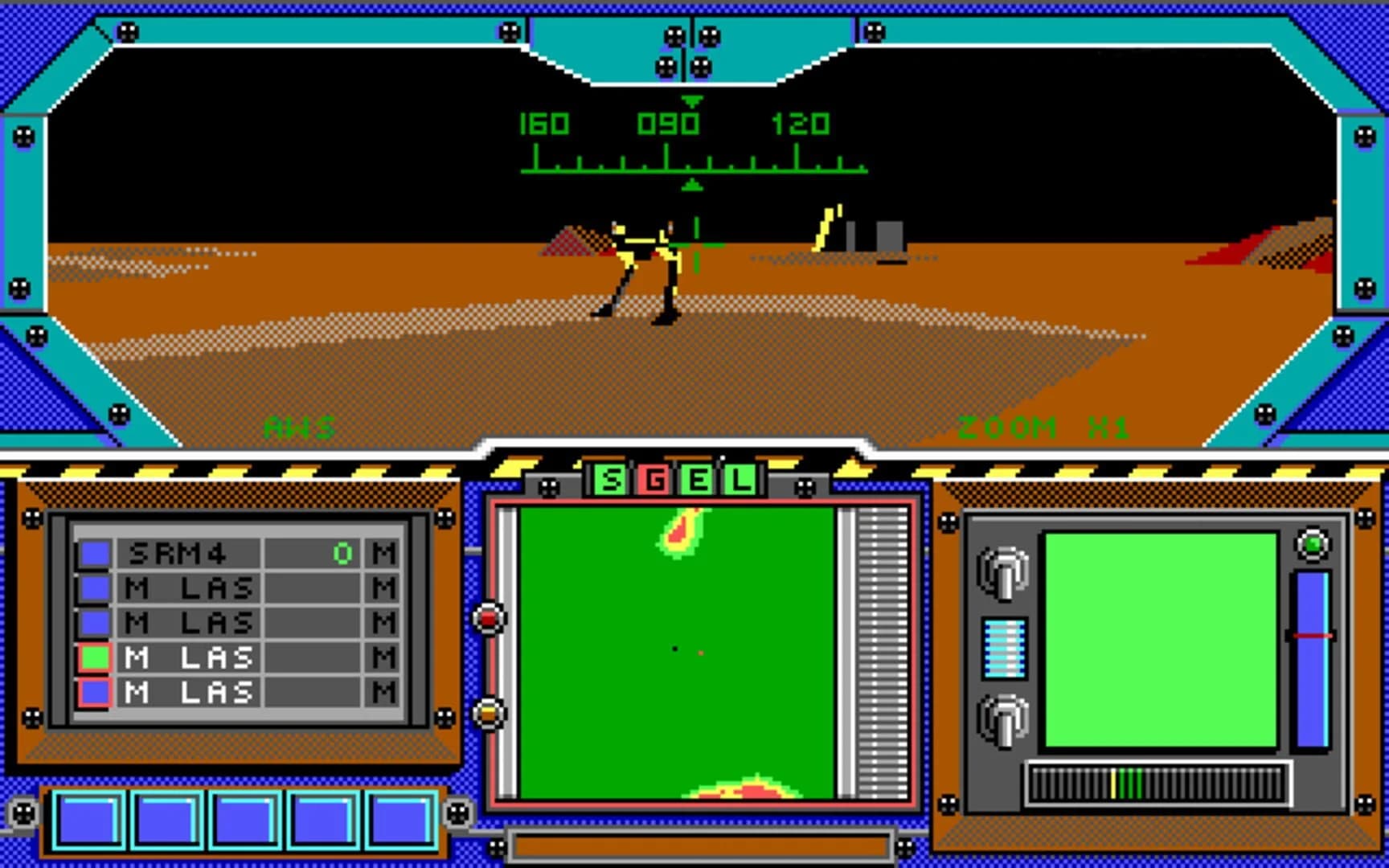Screen dimensions: 1389x868
Task: Select the AWS mode indicator
Action: click(298, 428)
